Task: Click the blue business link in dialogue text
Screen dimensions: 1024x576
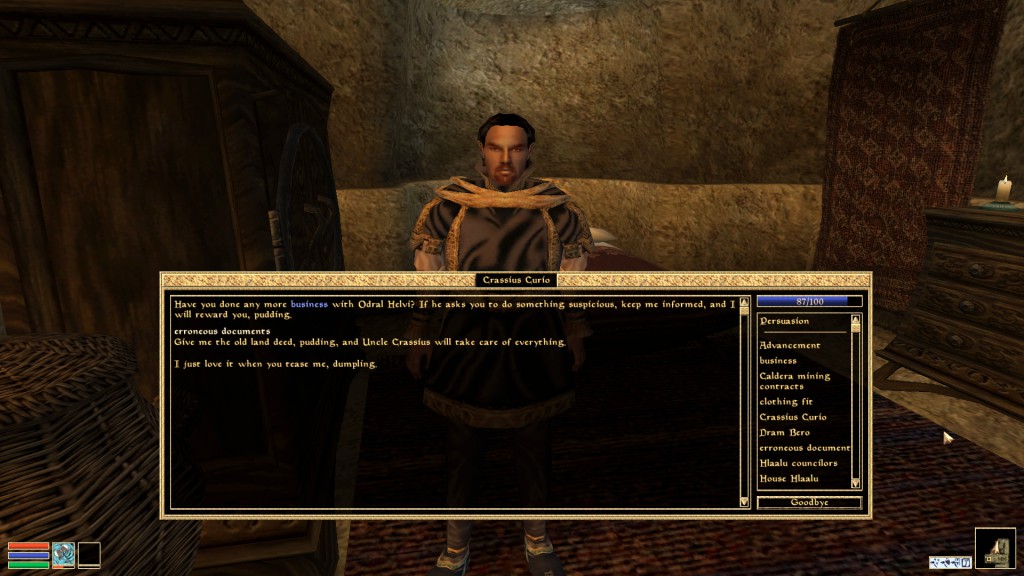Action: point(309,303)
